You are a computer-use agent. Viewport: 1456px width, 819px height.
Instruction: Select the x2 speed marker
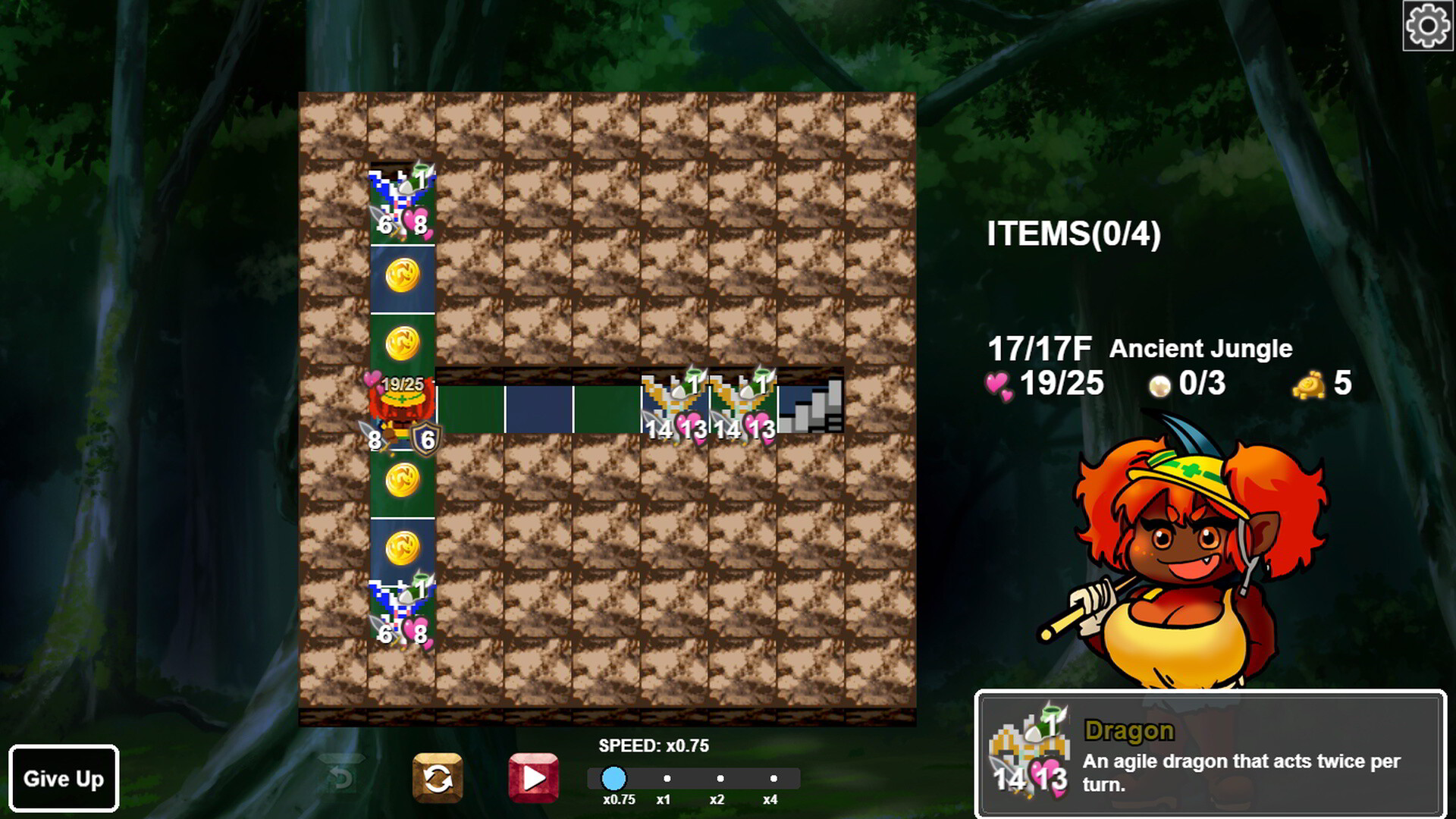(720, 778)
